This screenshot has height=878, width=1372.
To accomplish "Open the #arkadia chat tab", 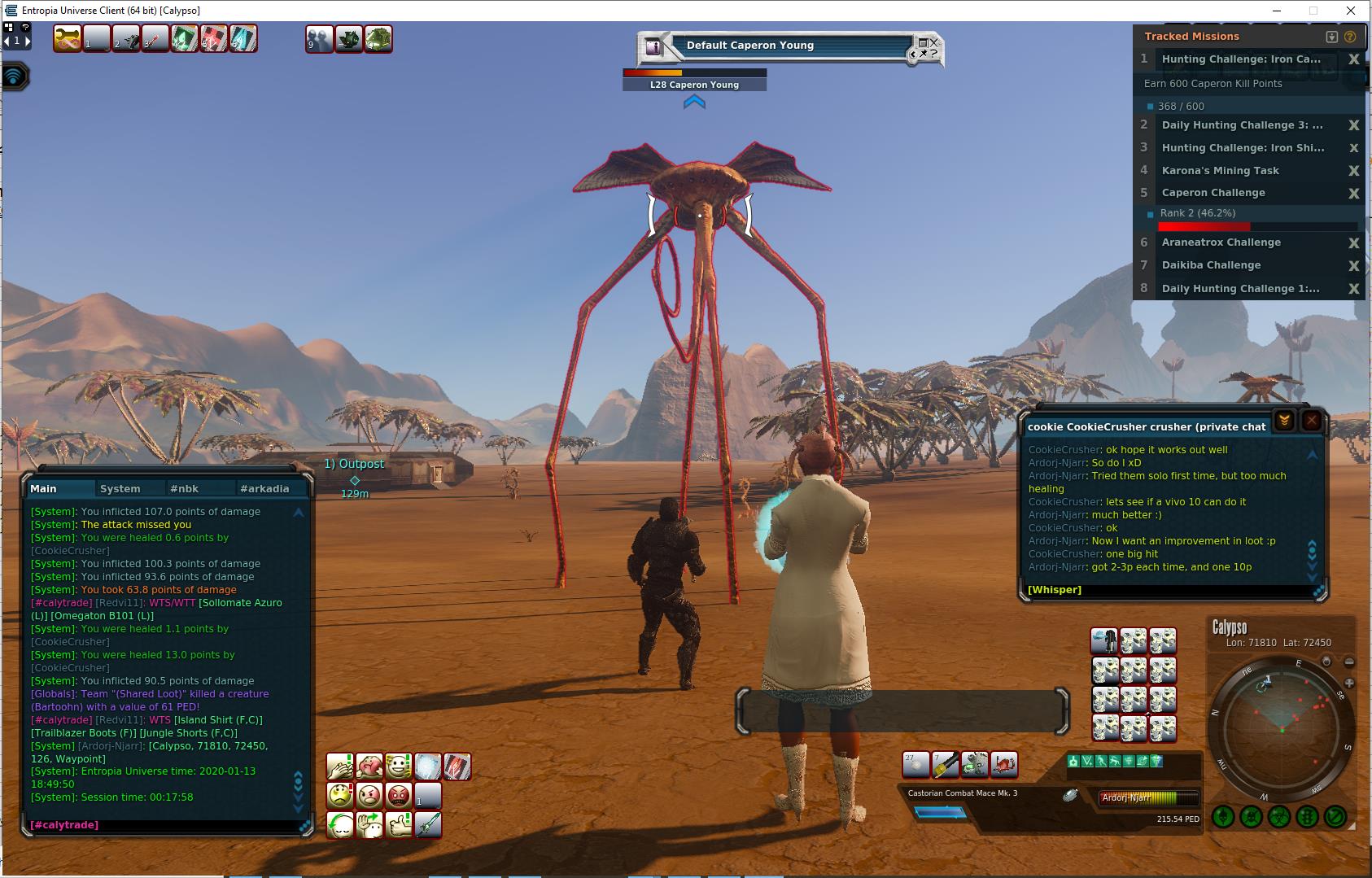I will click(x=264, y=489).
